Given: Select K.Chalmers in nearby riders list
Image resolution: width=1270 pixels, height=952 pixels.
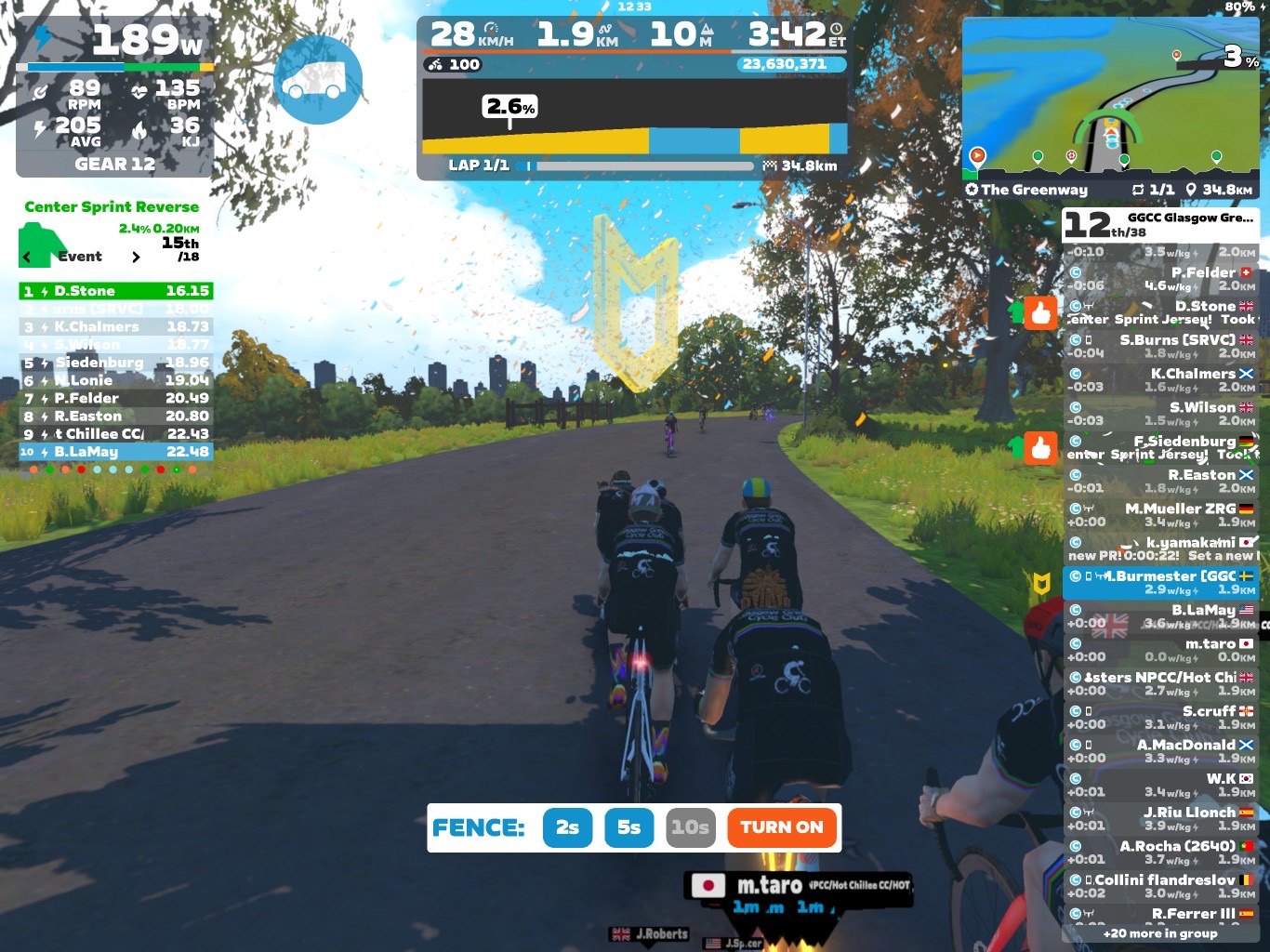Looking at the screenshot, I should [1160, 379].
